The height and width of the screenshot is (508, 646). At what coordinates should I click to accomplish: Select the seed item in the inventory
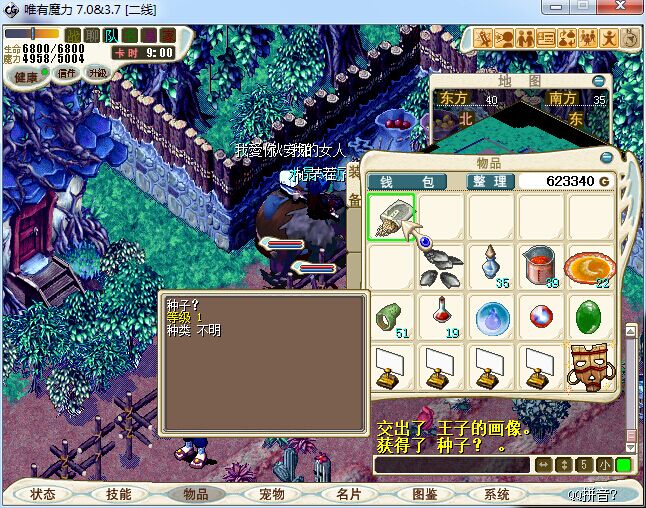tap(391, 217)
